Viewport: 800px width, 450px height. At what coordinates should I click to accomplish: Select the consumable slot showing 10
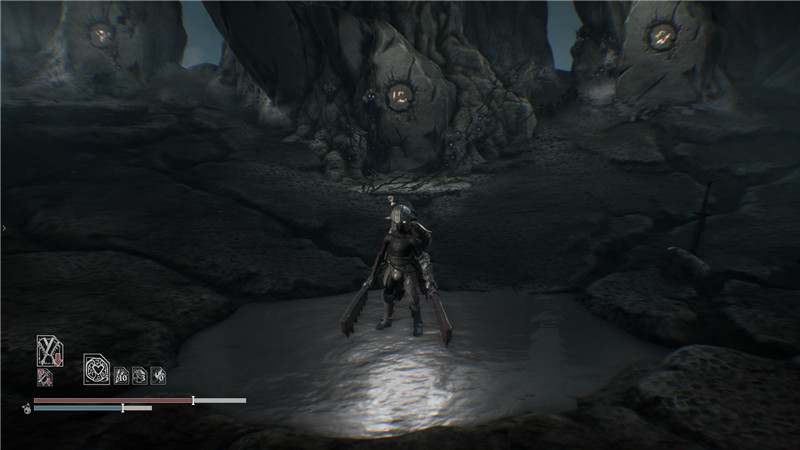coord(121,376)
